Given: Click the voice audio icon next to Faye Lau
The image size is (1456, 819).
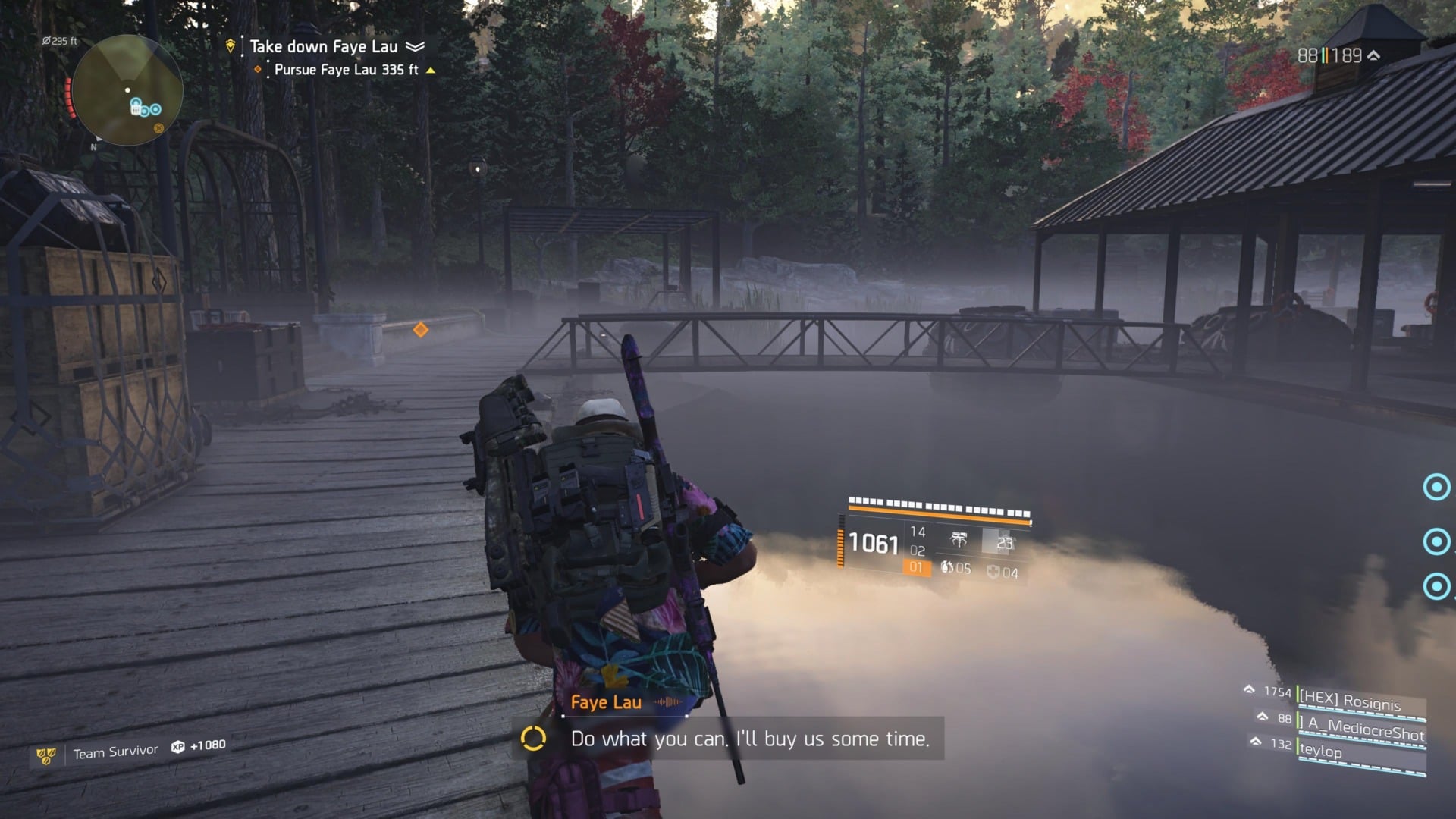Looking at the screenshot, I should coord(667,701).
